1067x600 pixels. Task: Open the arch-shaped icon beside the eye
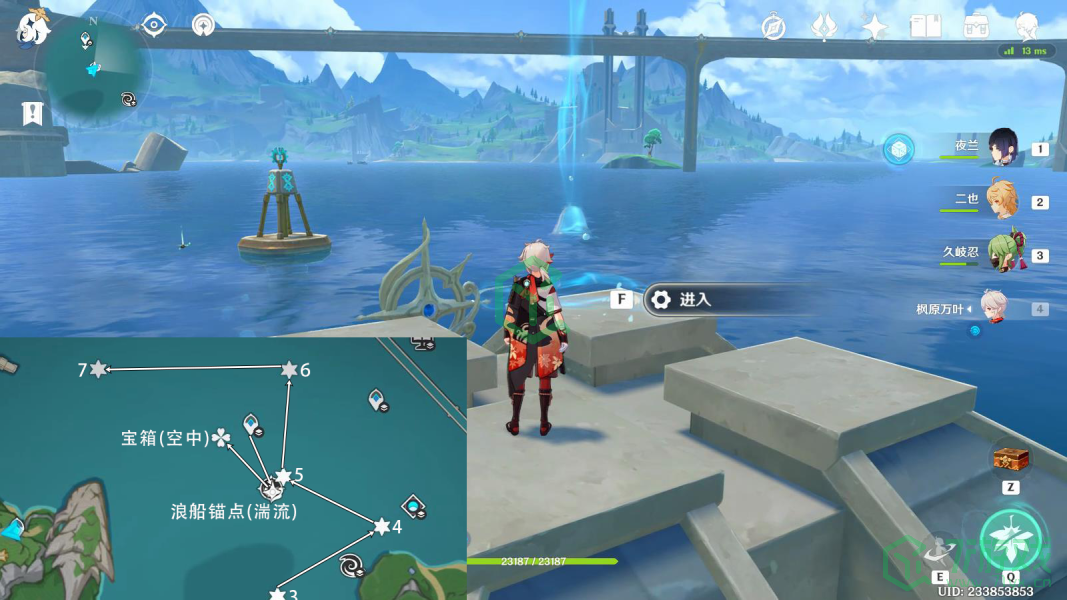coord(203,25)
